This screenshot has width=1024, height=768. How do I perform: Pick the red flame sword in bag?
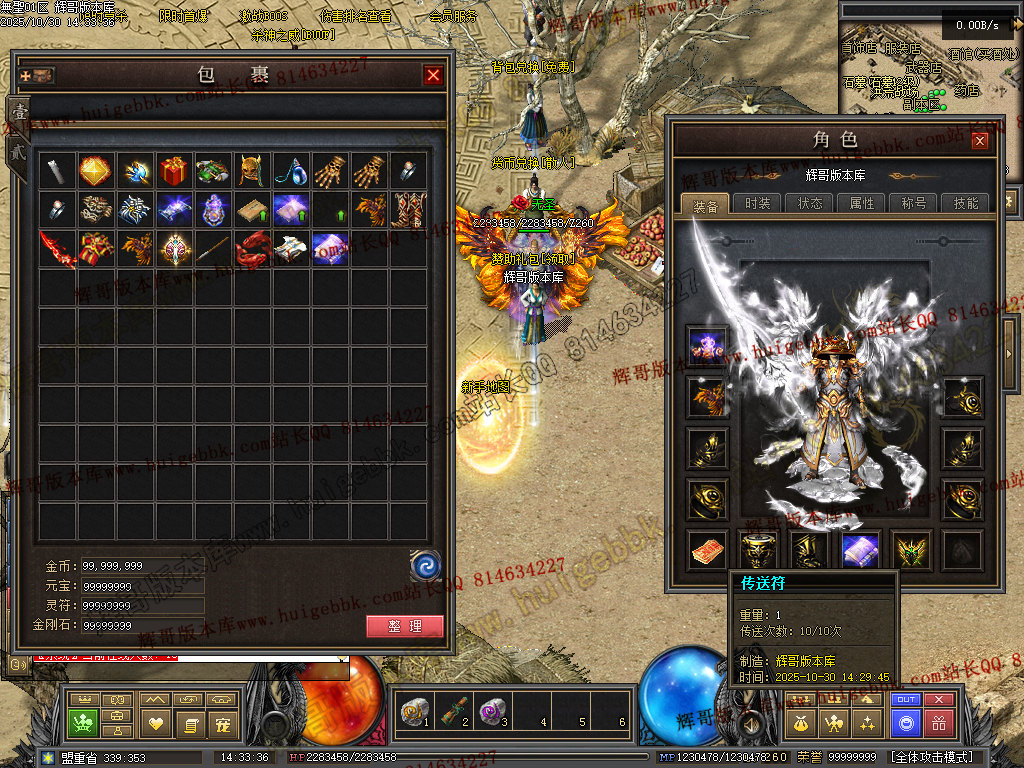pyautogui.click(x=57, y=248)
